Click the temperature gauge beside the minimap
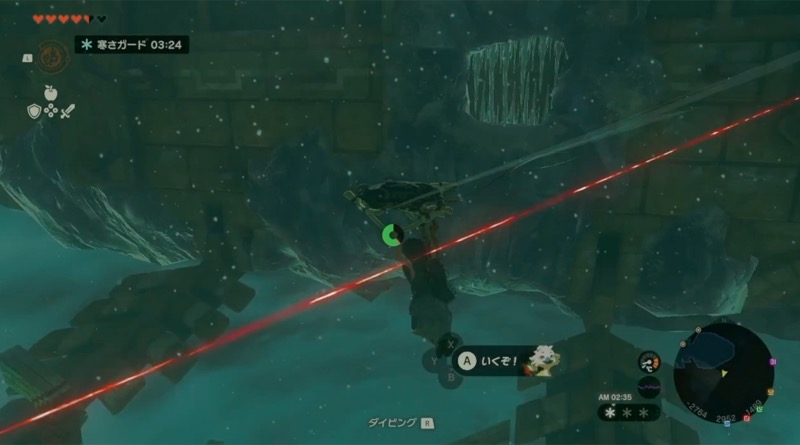This screenshot has width=800, height=445. [x=649, y=363]
